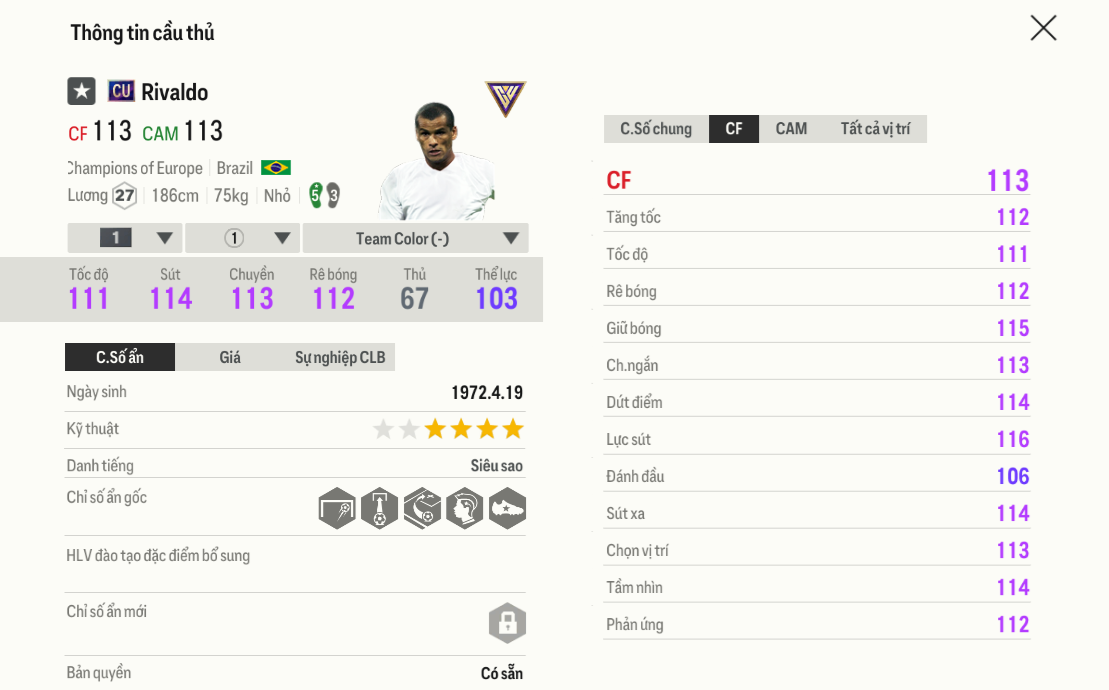Open the Team Color dropdown
Viewport: 1109px width, 690px height.
pos(415,238)
